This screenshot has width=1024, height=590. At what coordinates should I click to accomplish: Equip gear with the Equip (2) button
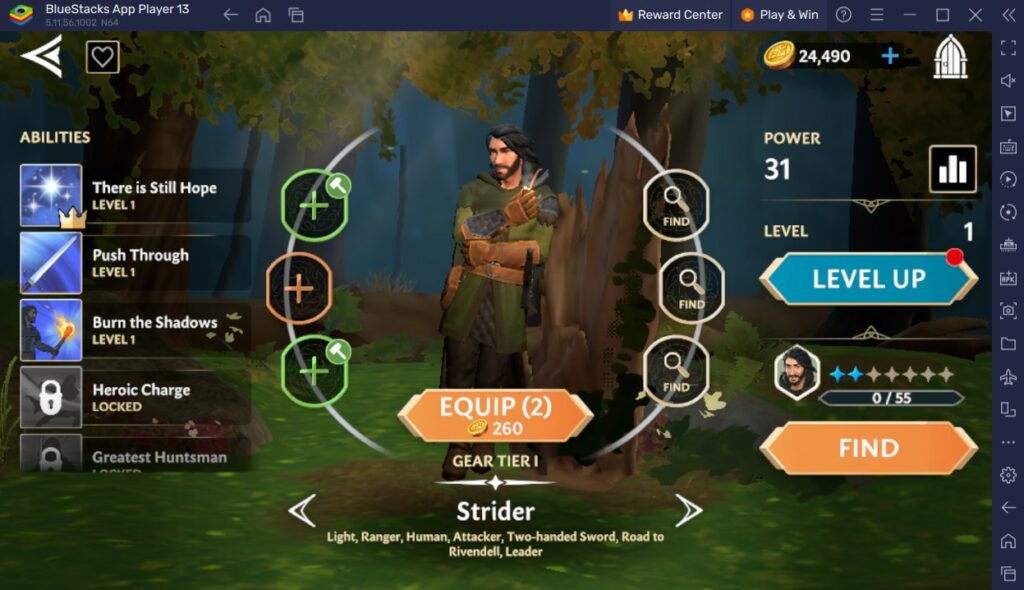coord(495,415)
